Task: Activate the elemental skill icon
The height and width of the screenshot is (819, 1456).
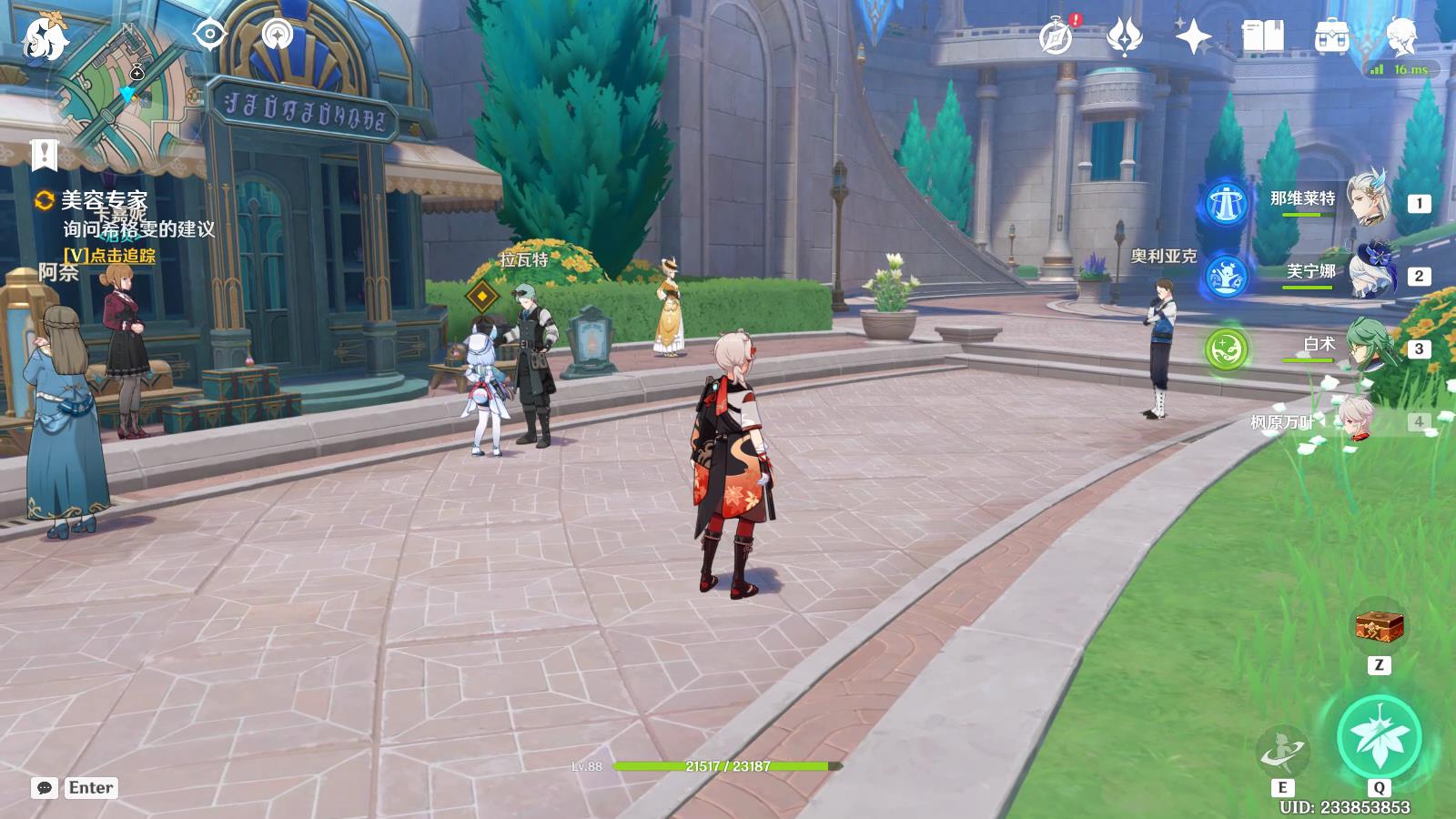Action: [x=1282, y=752]
